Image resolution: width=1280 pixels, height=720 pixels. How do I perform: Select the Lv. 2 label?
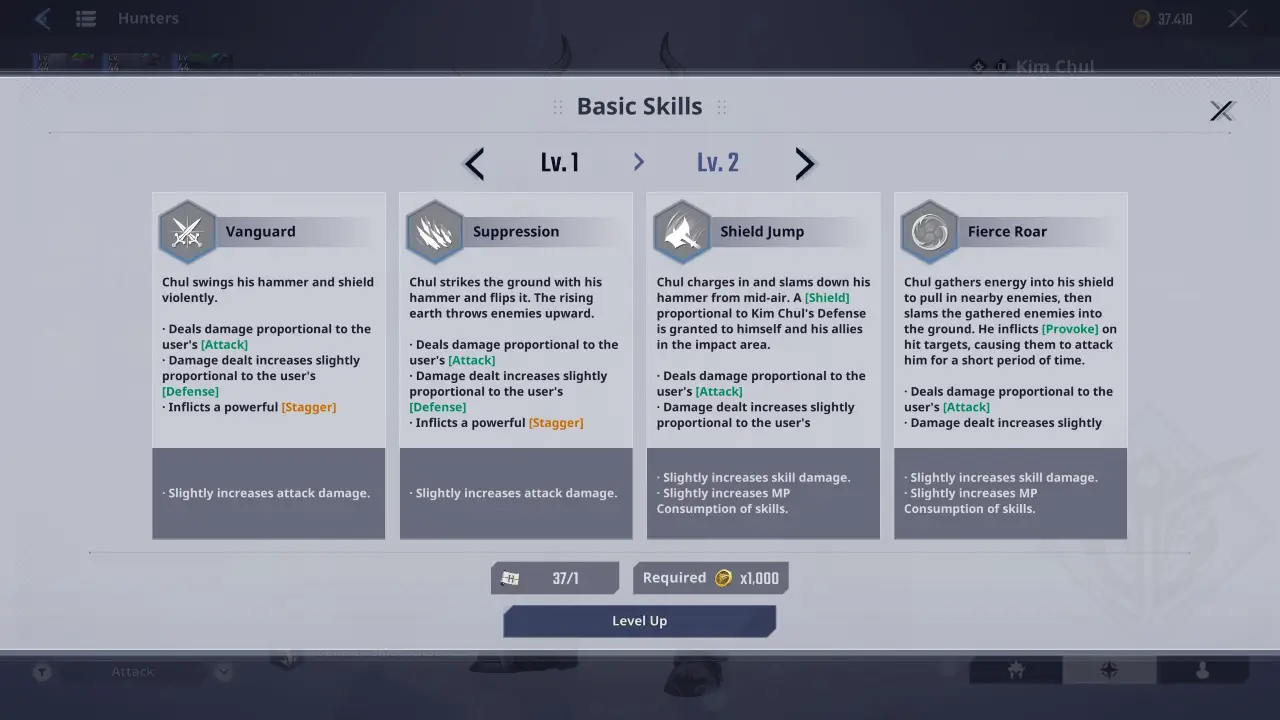pyautogui.click(x=717, y=161)
